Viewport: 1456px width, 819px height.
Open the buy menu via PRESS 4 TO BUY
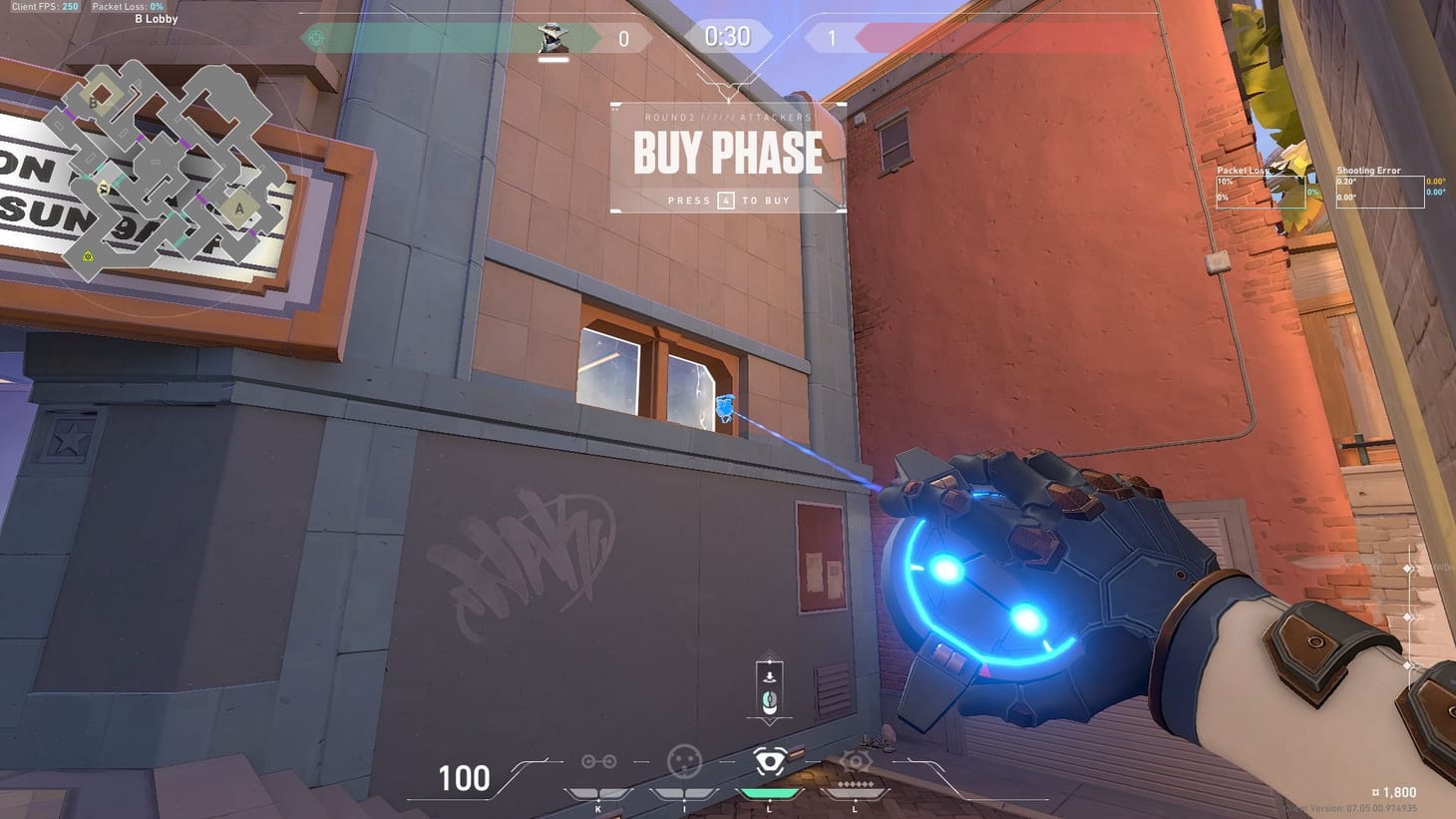pyautogui.click(x=728, y=201)
